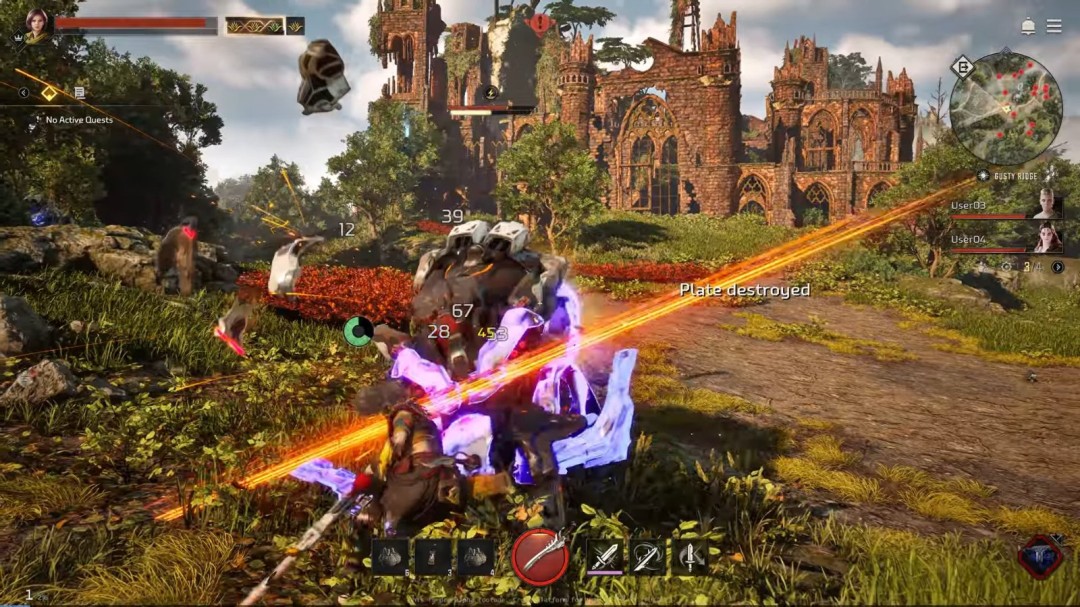This screenshot has width=1080, height=607.
Task: Open the notifications bell
Action: [x=1028, y=26]
